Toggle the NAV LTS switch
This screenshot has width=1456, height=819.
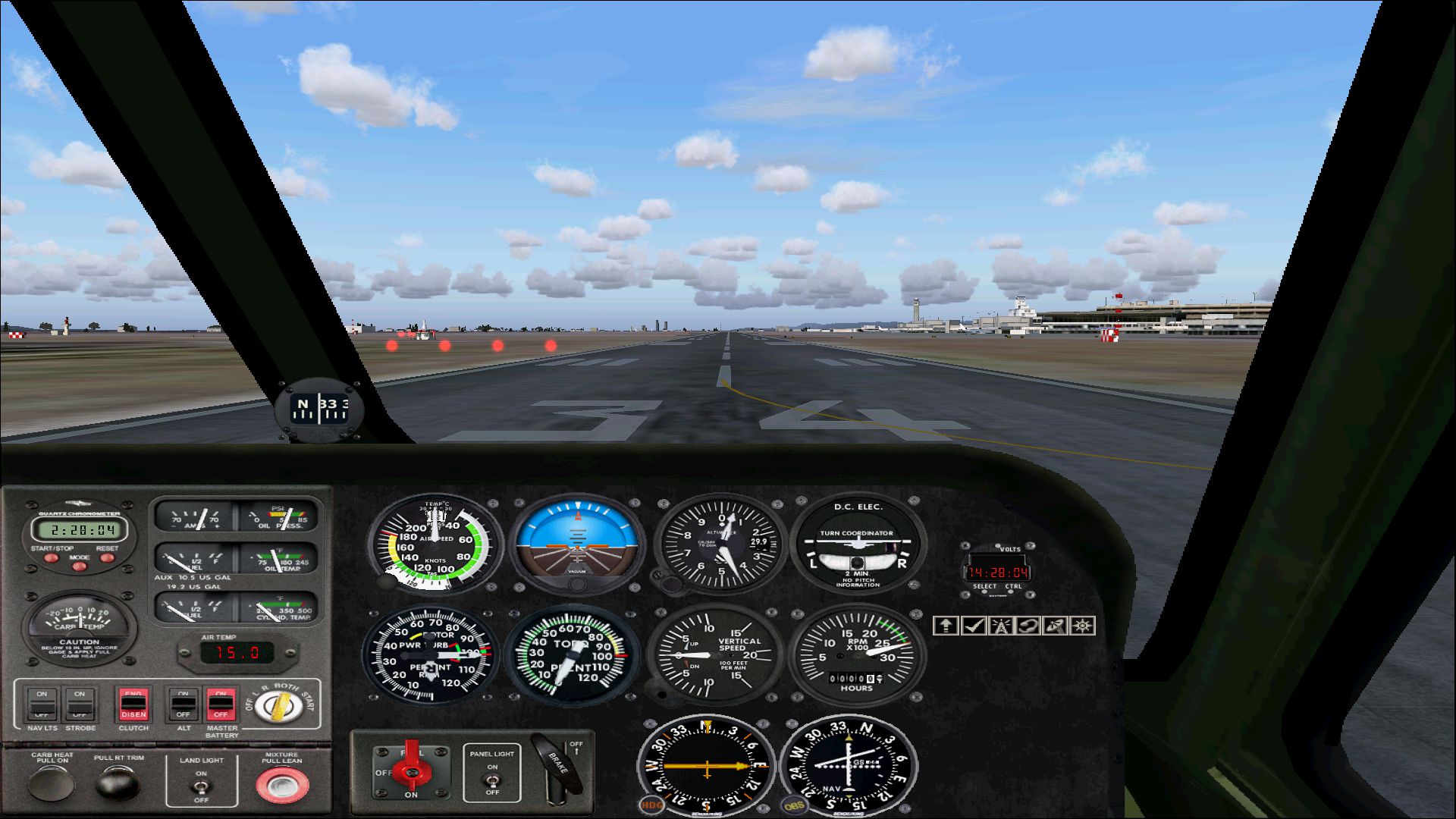click(42, 704)
